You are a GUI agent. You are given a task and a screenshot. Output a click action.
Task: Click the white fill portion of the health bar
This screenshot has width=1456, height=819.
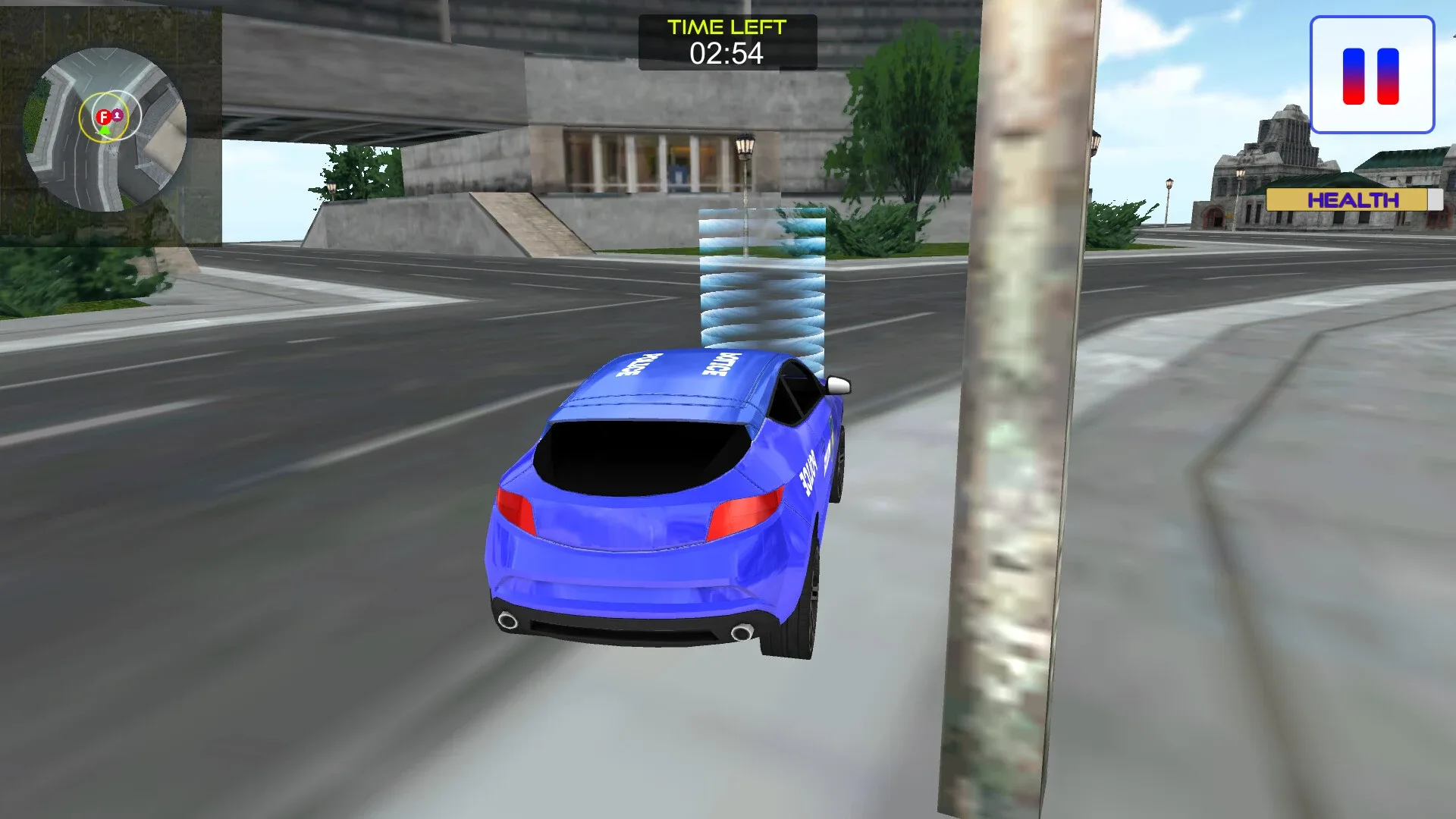(1436, 199)
